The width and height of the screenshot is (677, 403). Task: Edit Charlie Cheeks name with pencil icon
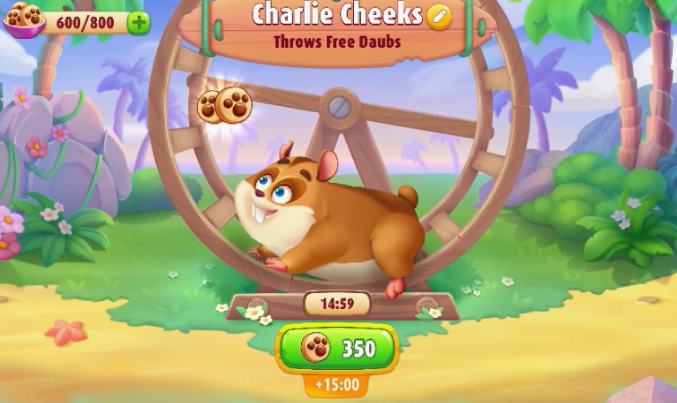tap(438, 16)
